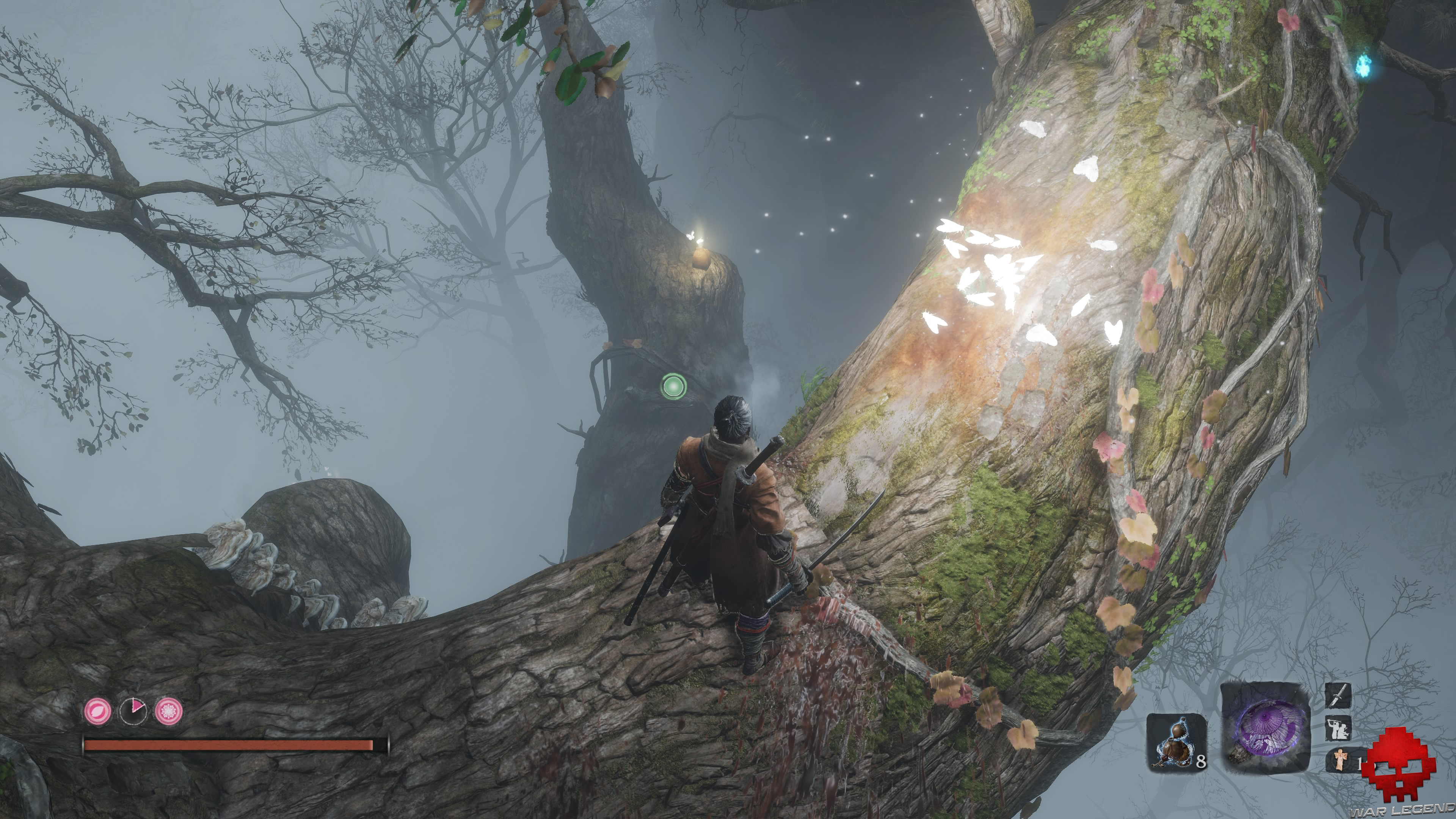The height and width of the screenshot is (819, 1456).
Task: Select the partially filled resurrection node
Action: 133,711
